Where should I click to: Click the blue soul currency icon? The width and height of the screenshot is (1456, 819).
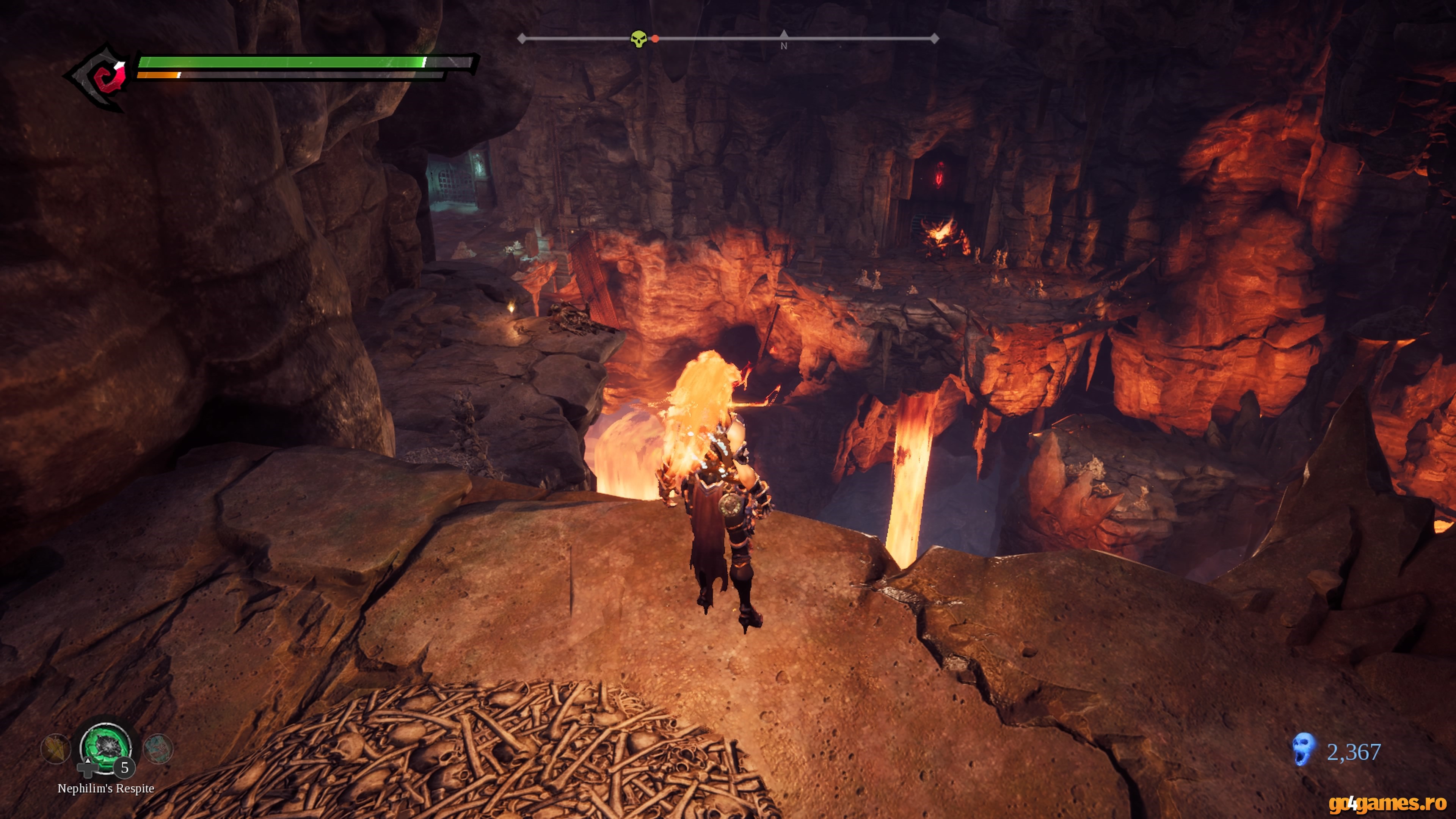click(1304, 750)
